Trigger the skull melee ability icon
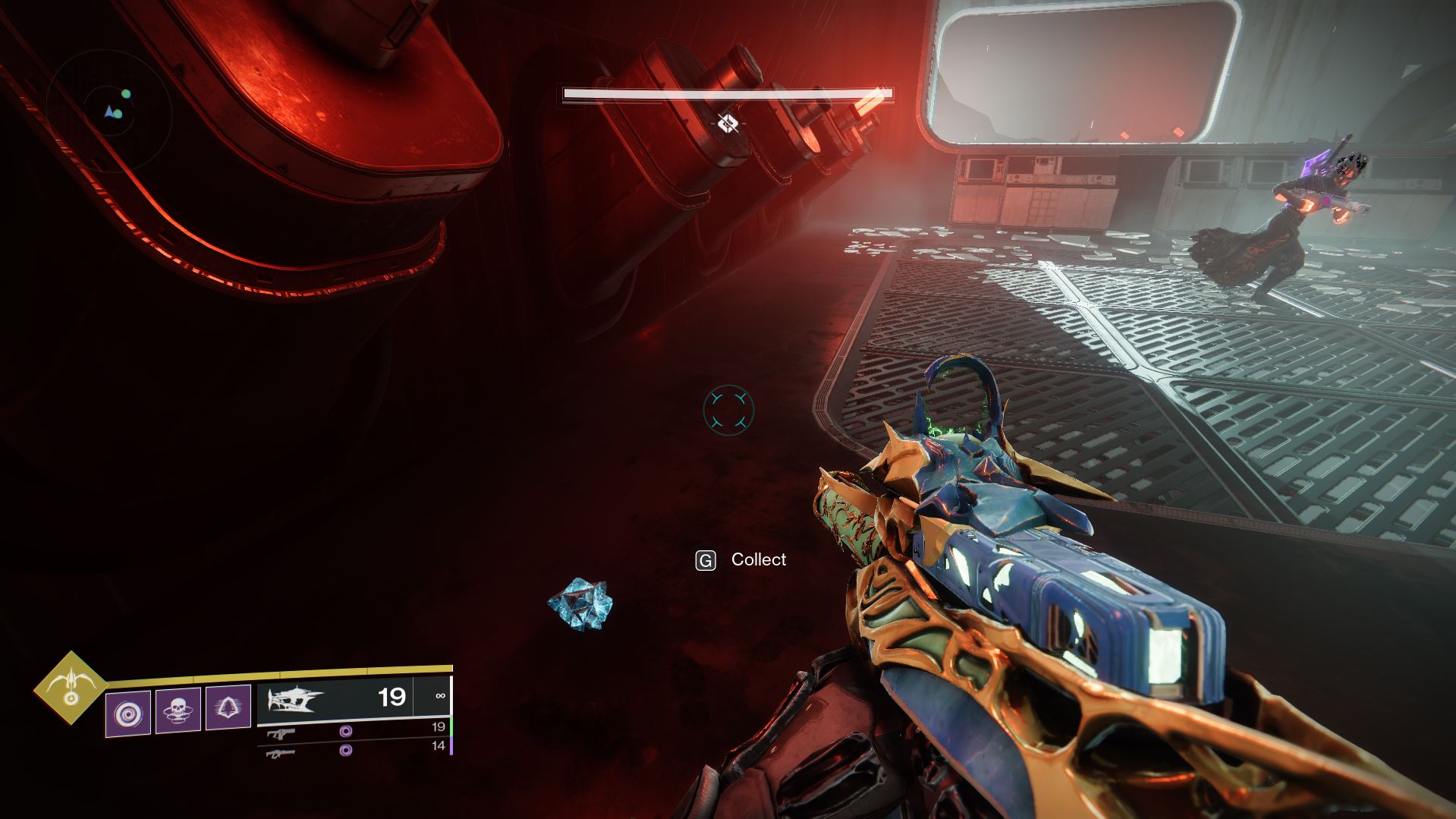This screenshot has width=1456, height=819. click(178, 712)
